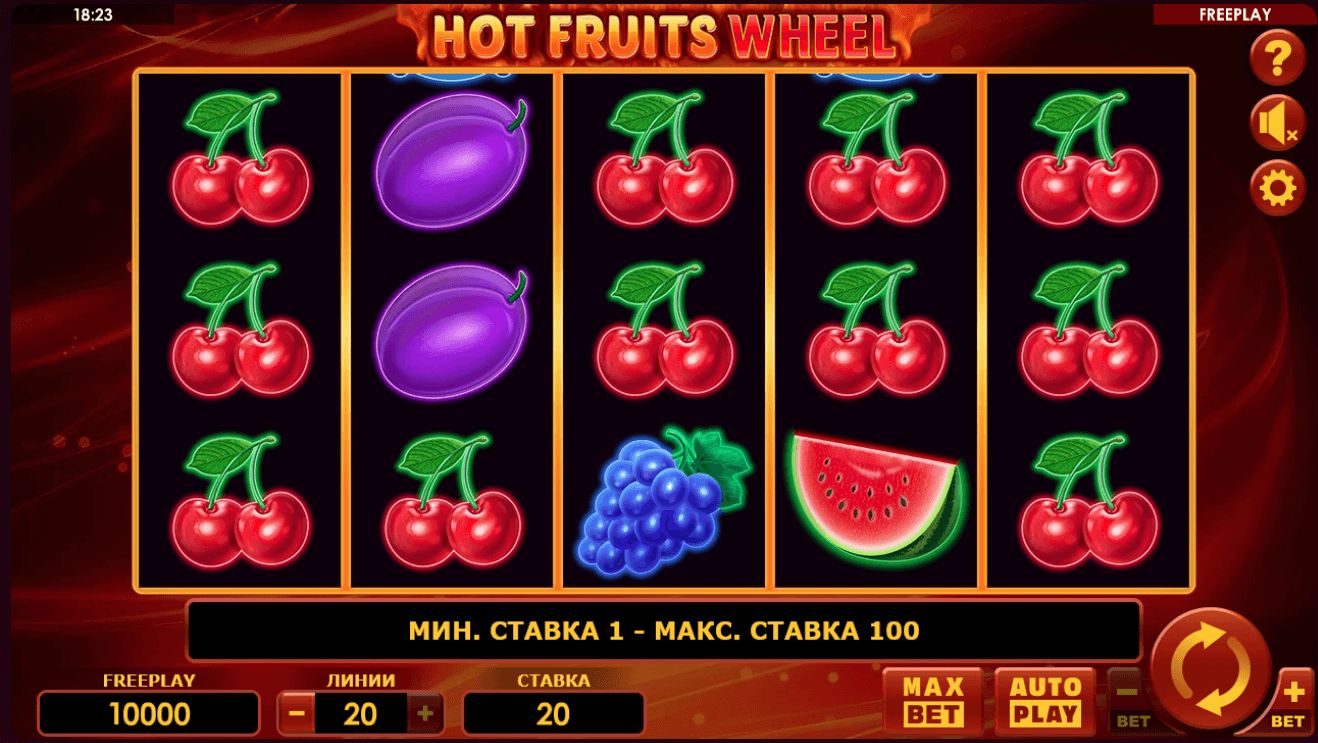The image size is (1318, 743).
Task: Toggle the sound speaker button
Action: [x=1277, y=124]
